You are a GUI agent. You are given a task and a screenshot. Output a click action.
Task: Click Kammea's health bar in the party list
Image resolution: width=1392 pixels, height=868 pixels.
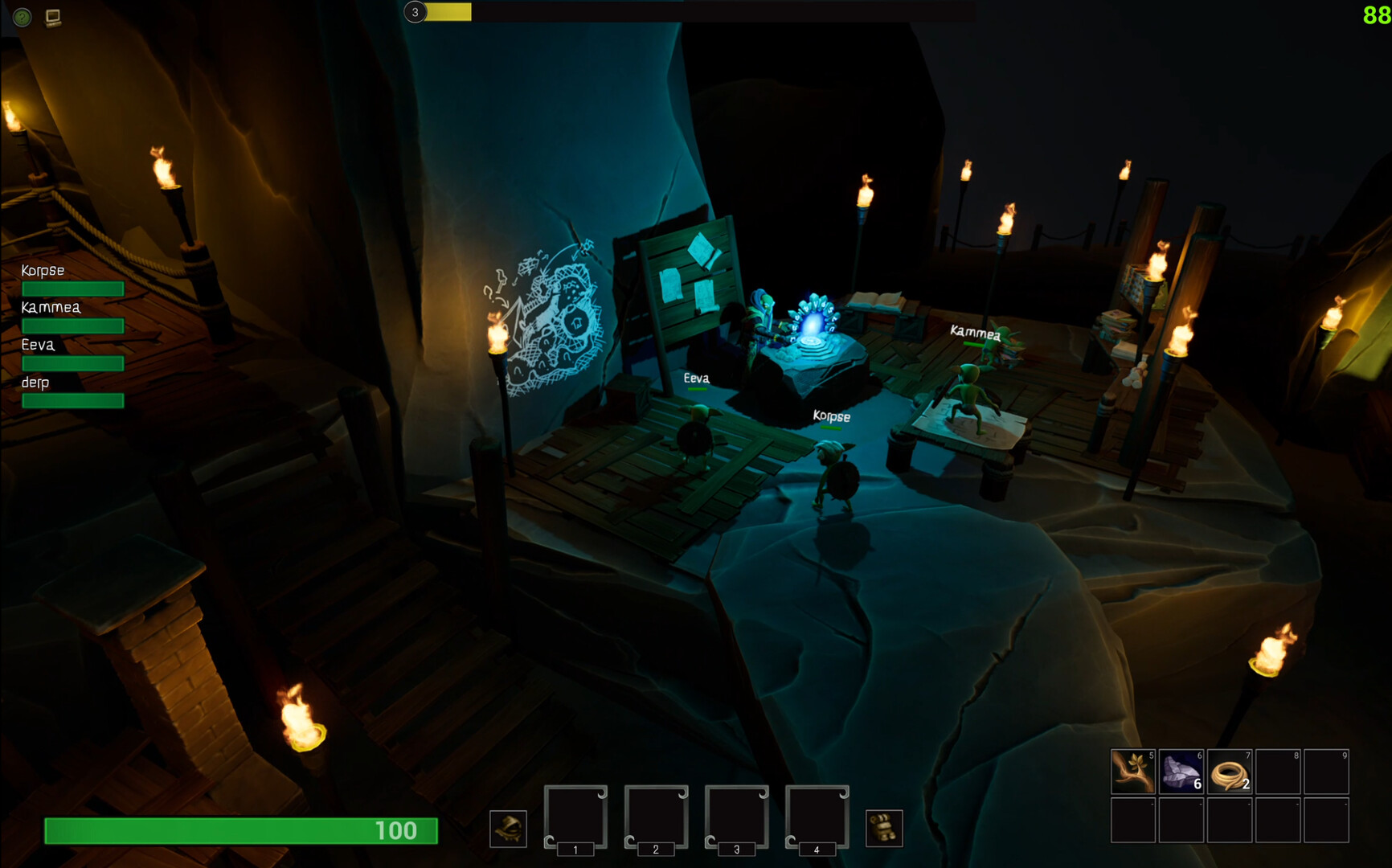coord(72,325)
